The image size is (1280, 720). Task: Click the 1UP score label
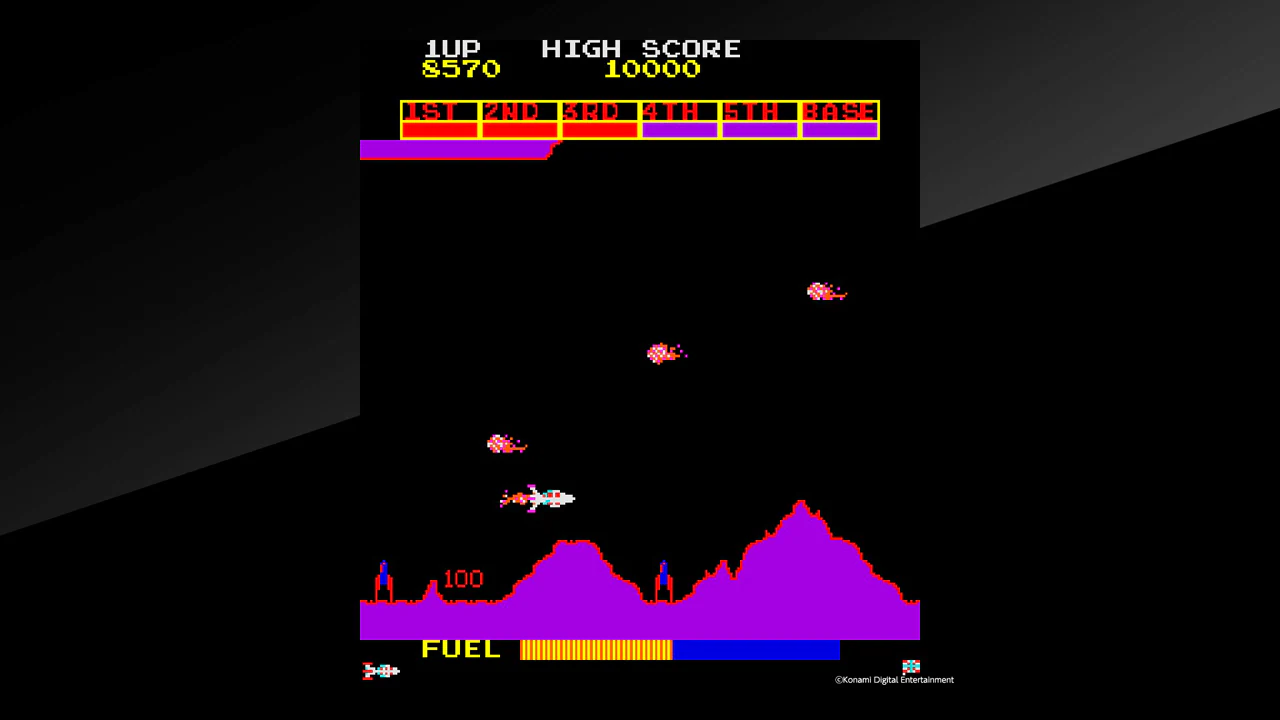click(452, 48)
